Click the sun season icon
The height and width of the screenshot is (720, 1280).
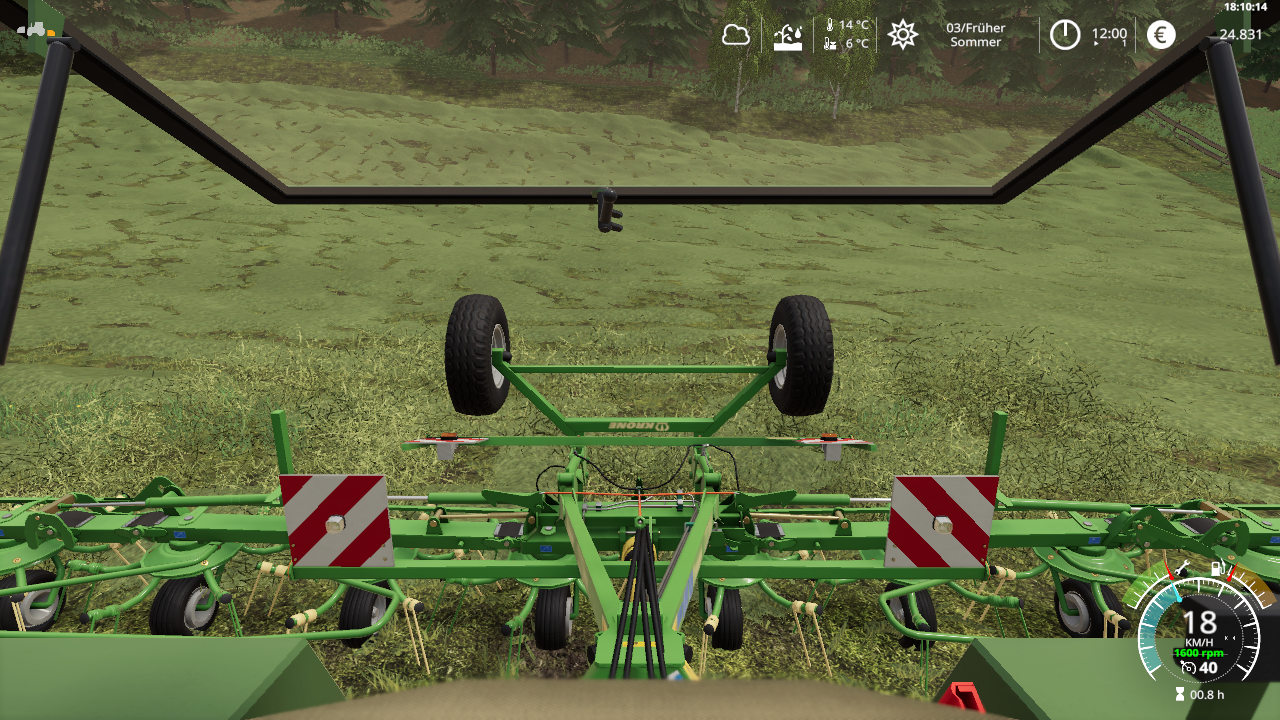point(903,35)
